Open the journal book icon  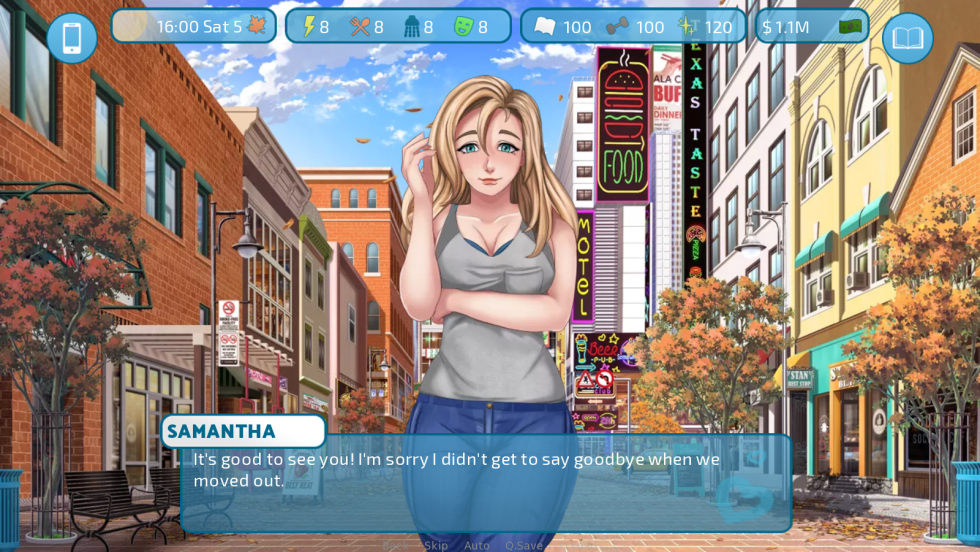tap(907, 38)
